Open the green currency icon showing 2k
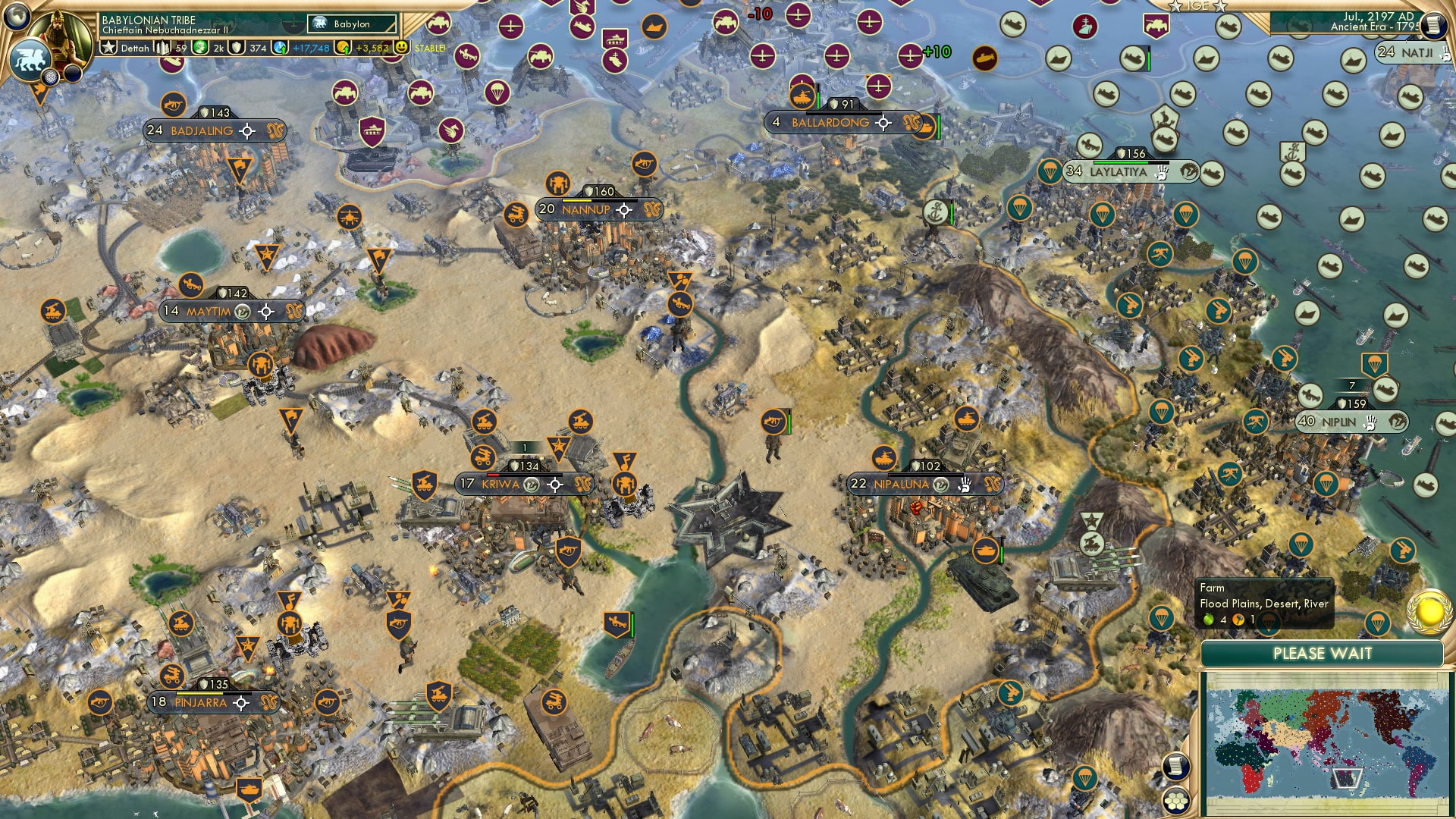This screenshot has width=1456, height=819. pos(199,48)
